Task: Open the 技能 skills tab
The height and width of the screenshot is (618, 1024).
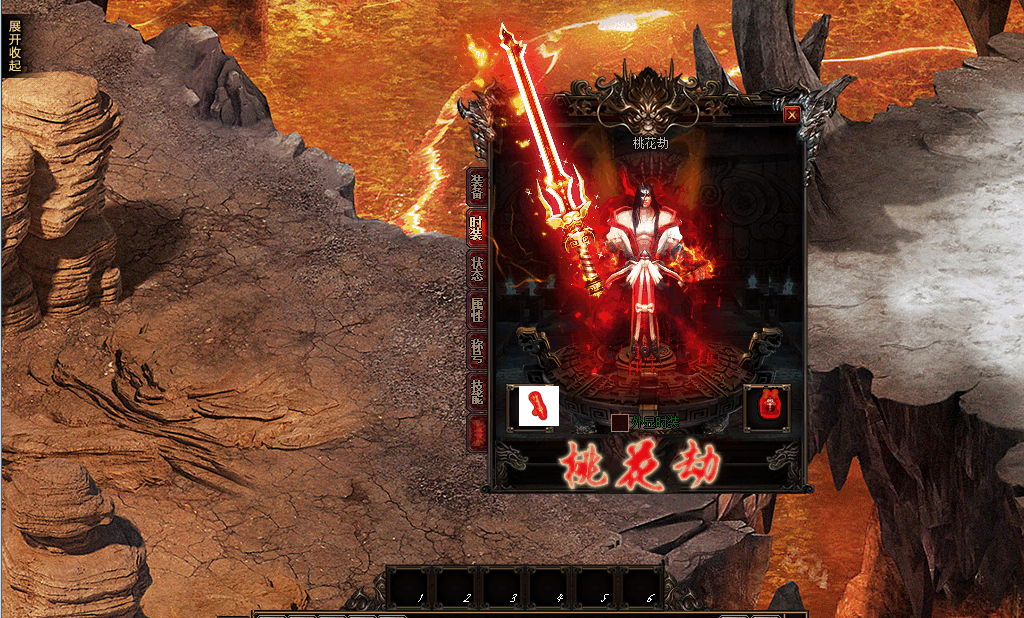Action: pyautogui.click(x=478, y=393)
